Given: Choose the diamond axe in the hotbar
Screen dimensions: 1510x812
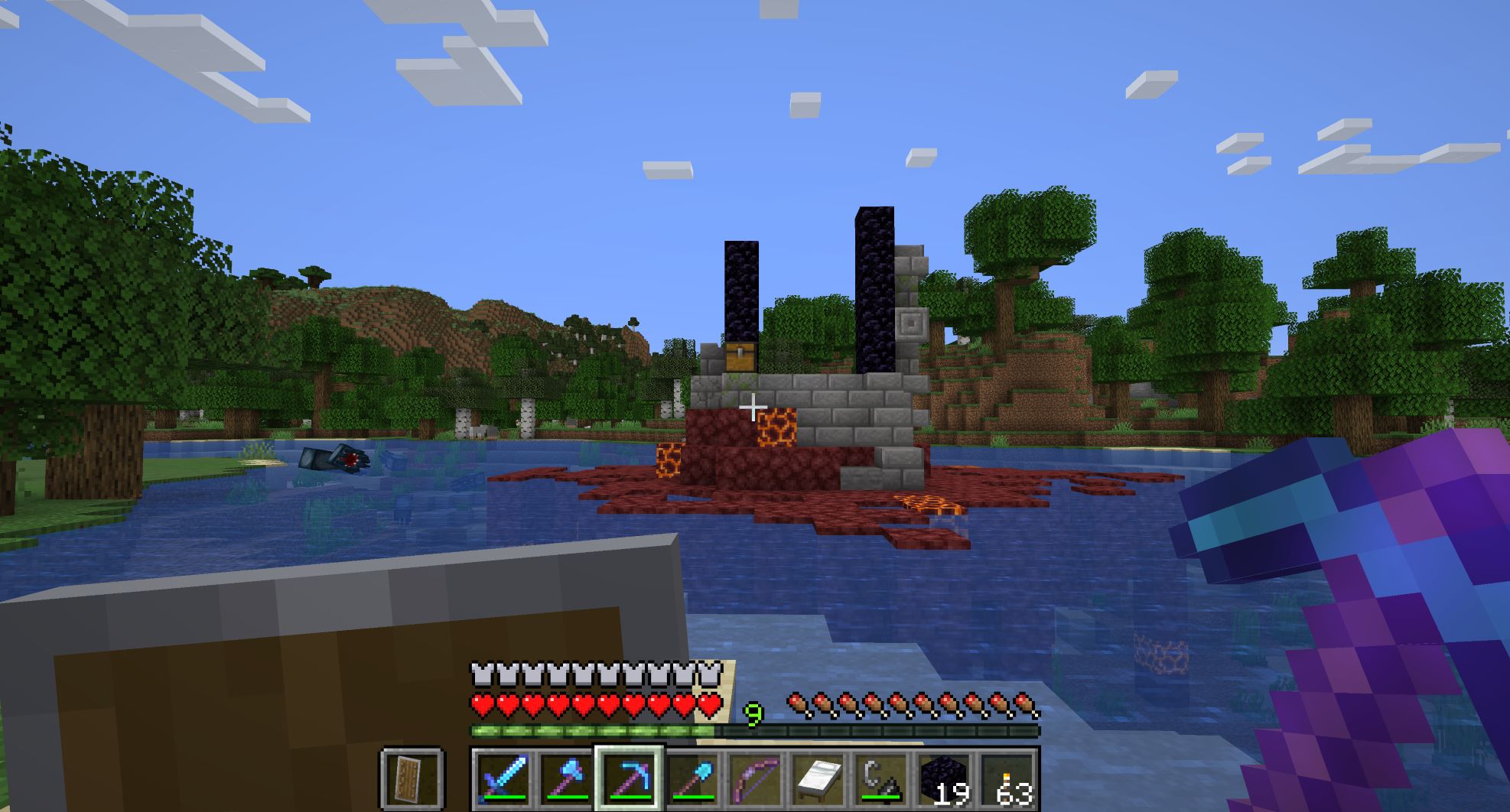Looking at the screenshot, I should click(566, 778).
